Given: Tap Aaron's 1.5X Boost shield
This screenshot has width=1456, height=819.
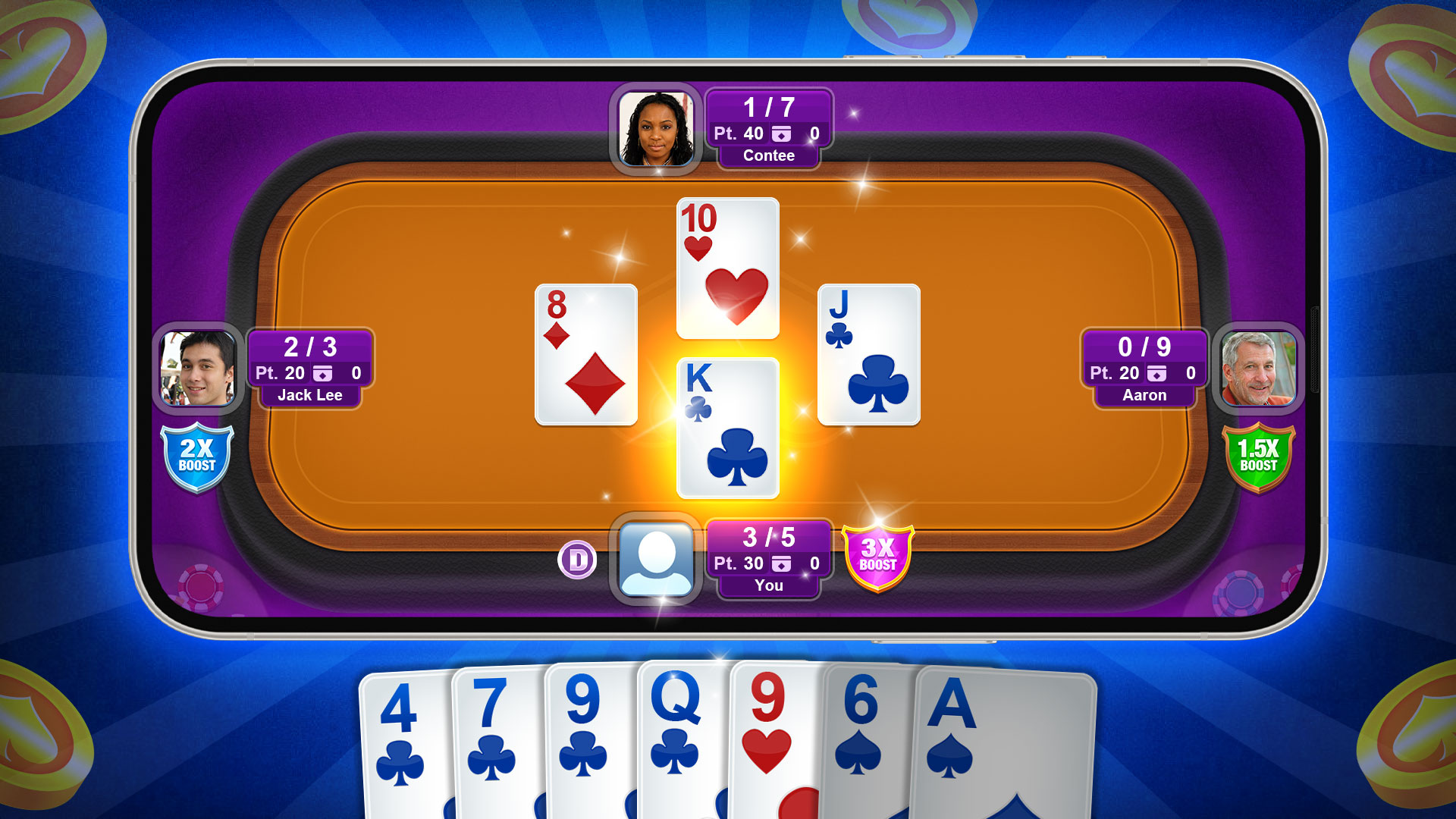Looking at the screenshot, I should [1259, 456].
